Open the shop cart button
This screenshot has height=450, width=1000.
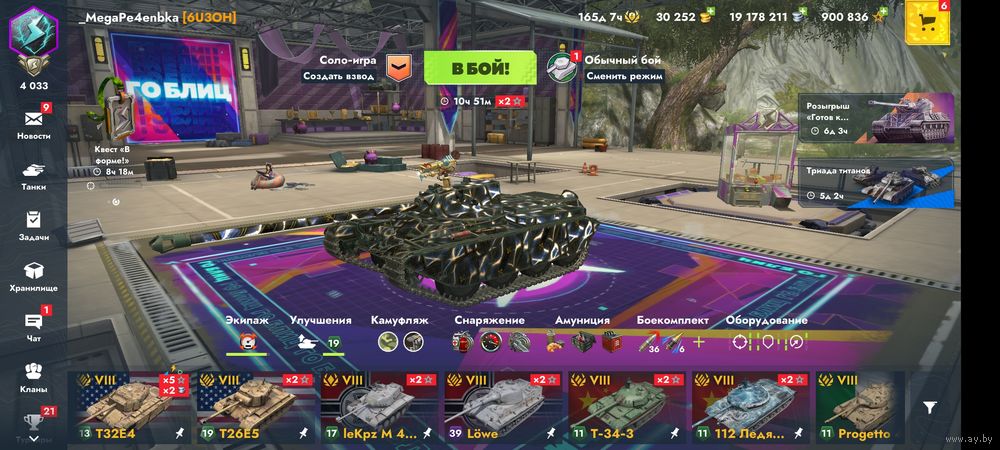tap(927, 22)
